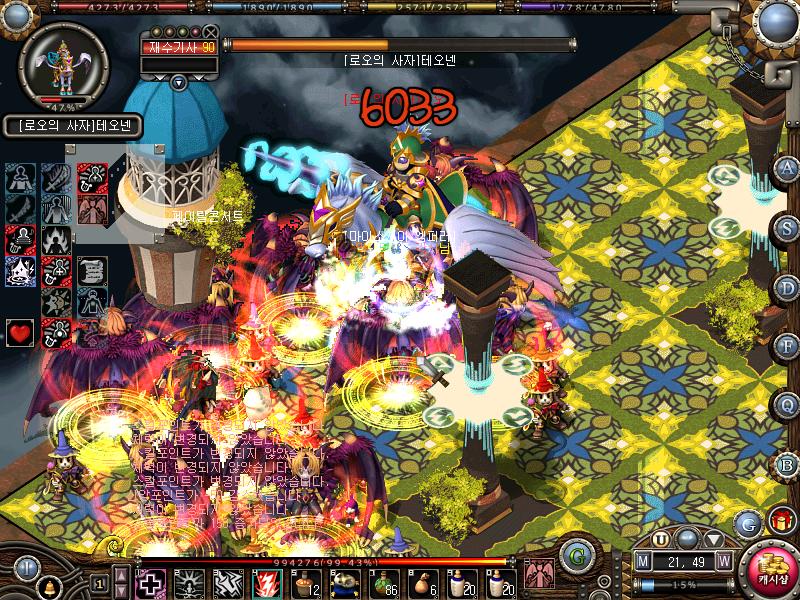Click the green G button by the hotbar

tap(574, 554)
